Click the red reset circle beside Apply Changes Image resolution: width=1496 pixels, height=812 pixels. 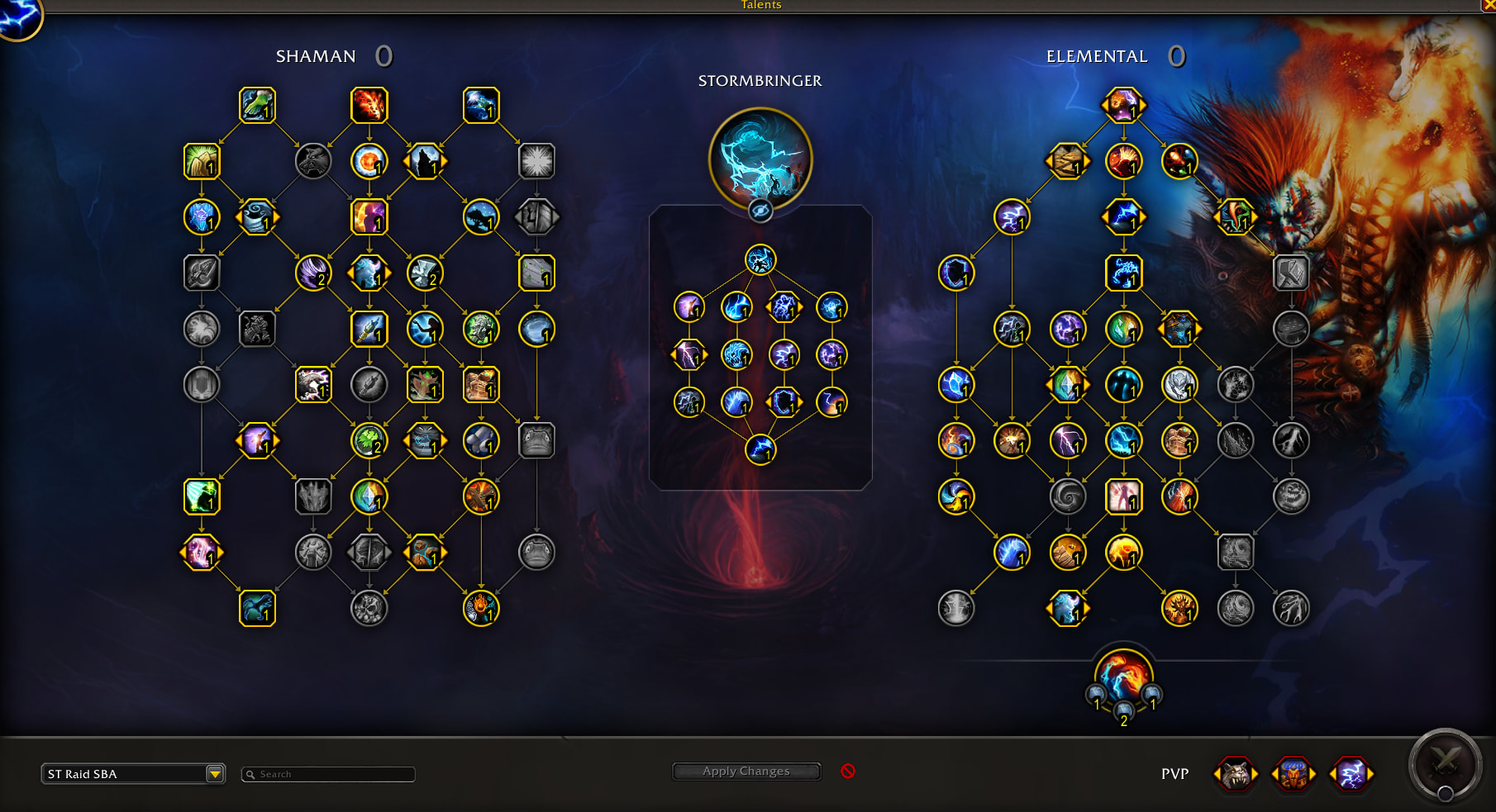pos(848,771)
